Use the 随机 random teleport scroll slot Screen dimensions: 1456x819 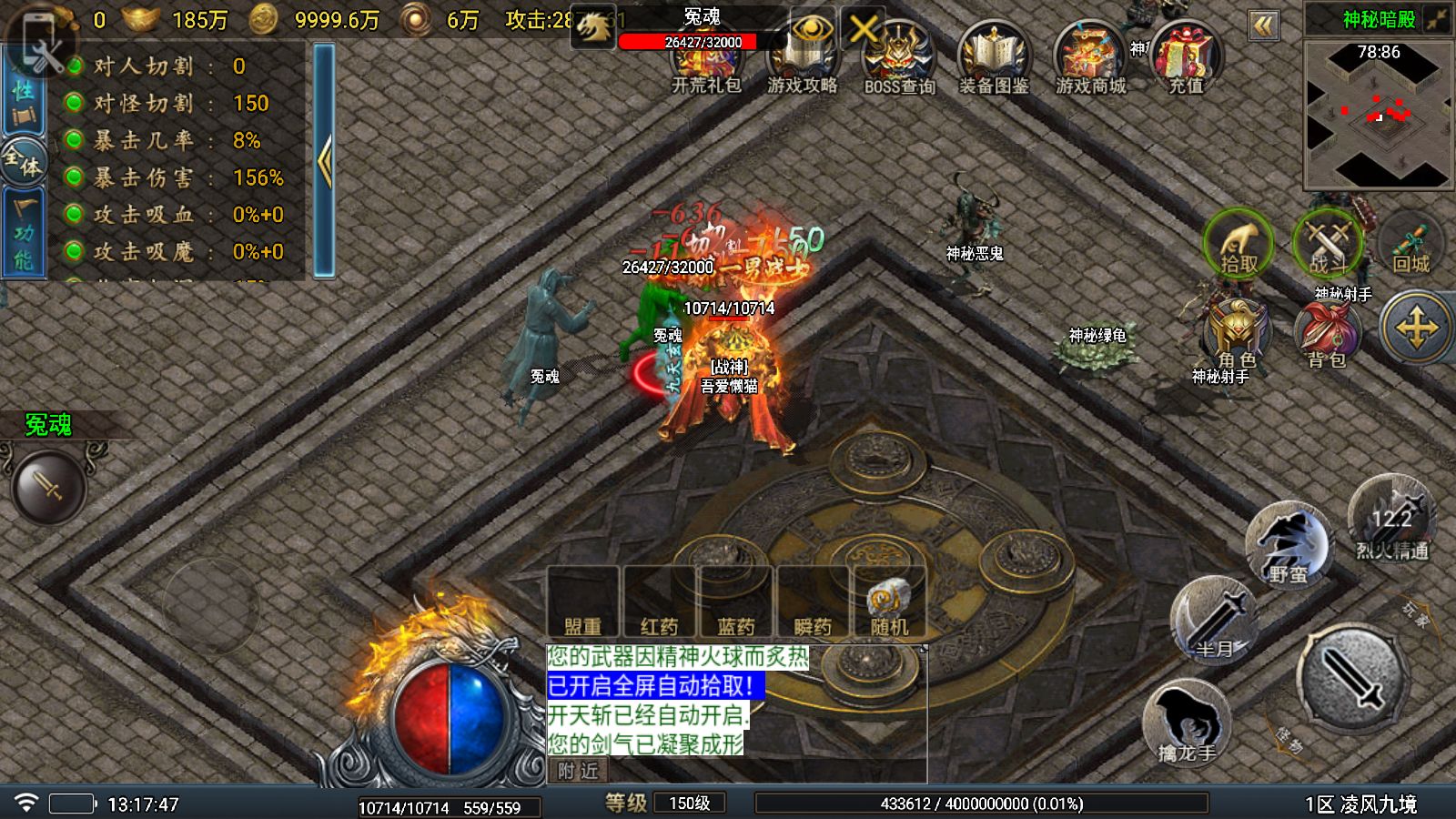(x=889, y=602)
